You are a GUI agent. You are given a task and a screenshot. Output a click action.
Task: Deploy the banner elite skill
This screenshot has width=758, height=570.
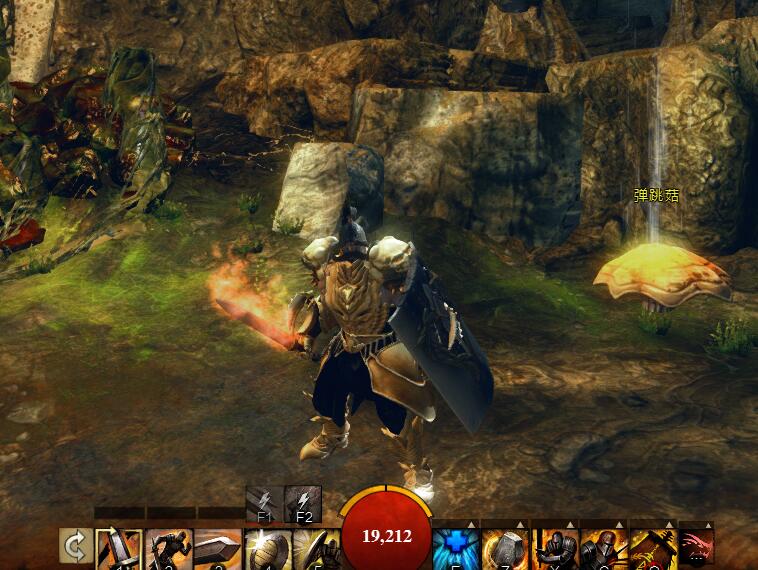pyautogui.click(x=652, y=550)
